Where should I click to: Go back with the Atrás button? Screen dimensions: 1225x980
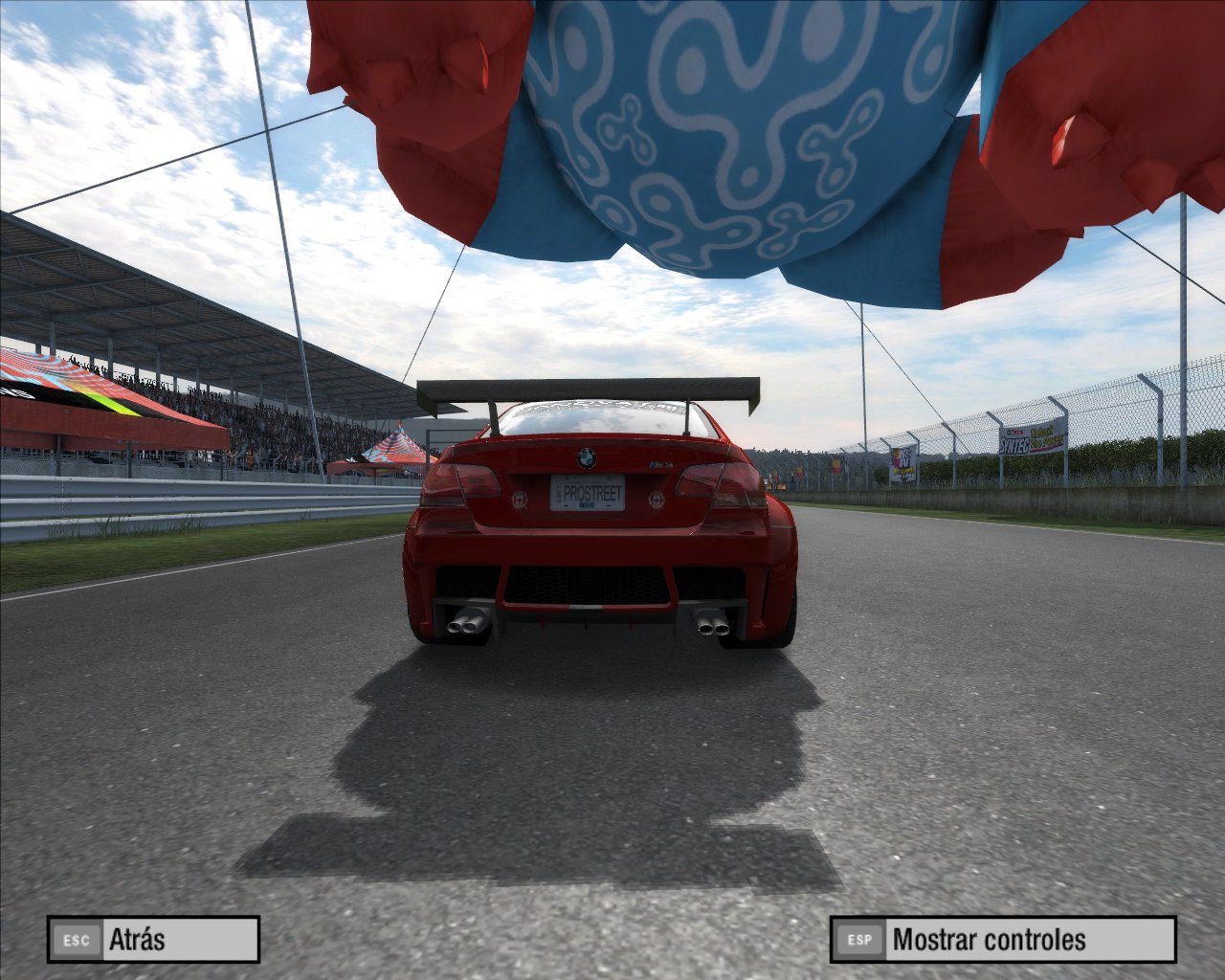coord(153,939)
